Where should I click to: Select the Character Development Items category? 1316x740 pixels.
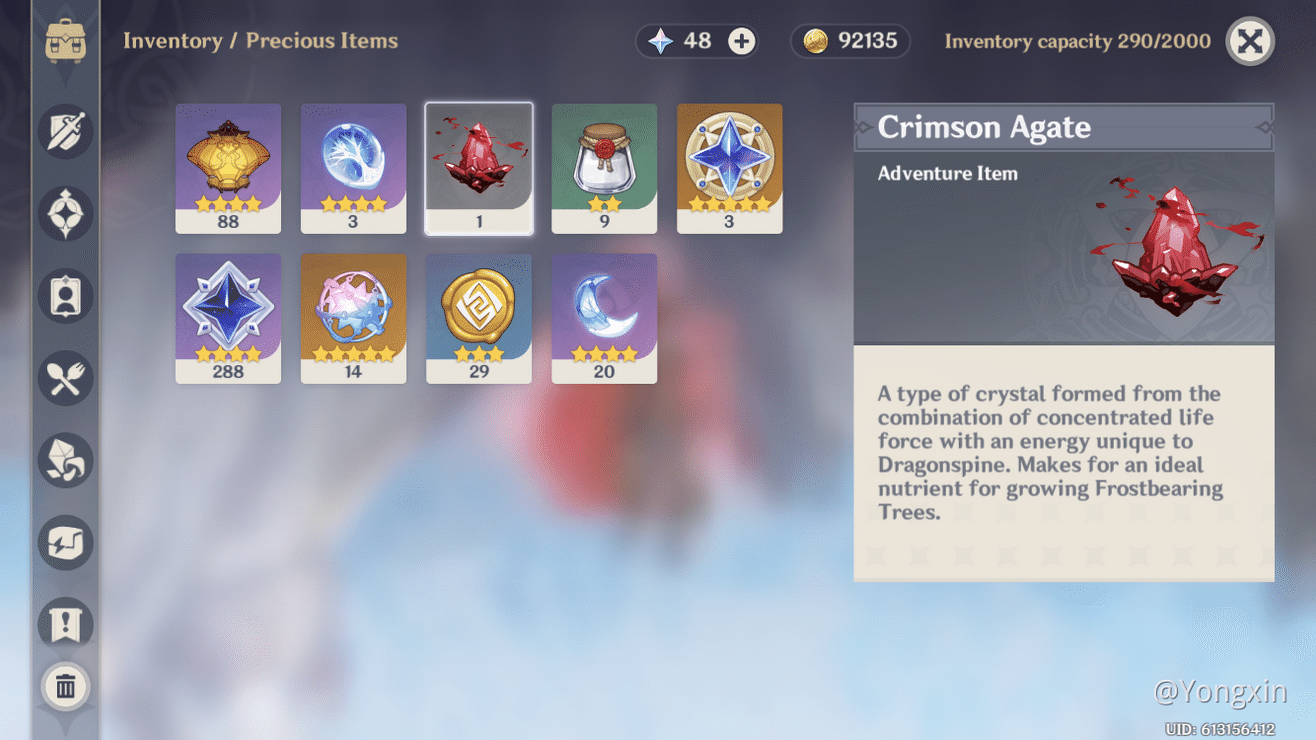[65, 295]
